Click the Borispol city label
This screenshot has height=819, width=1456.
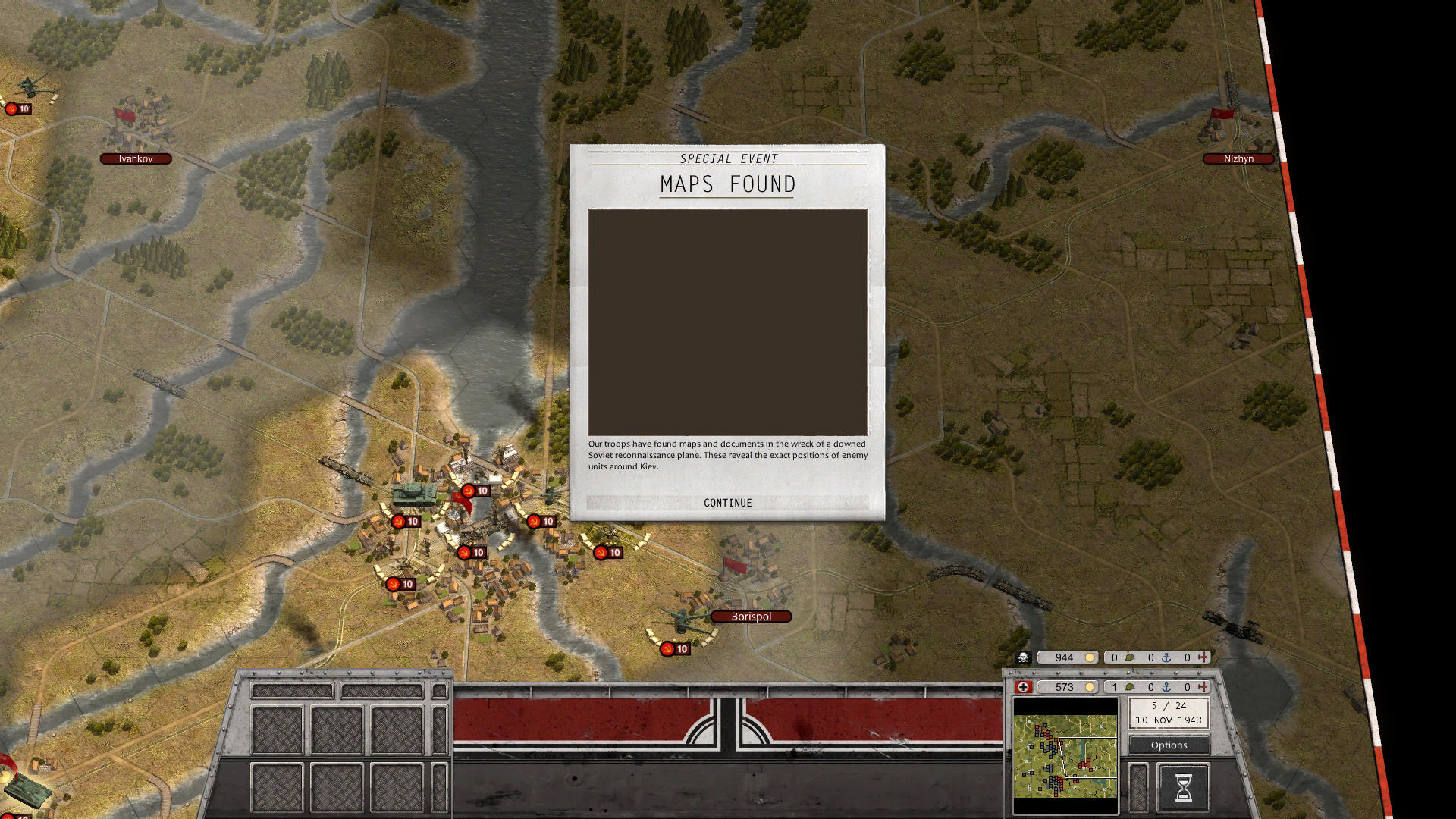(750, 616)
